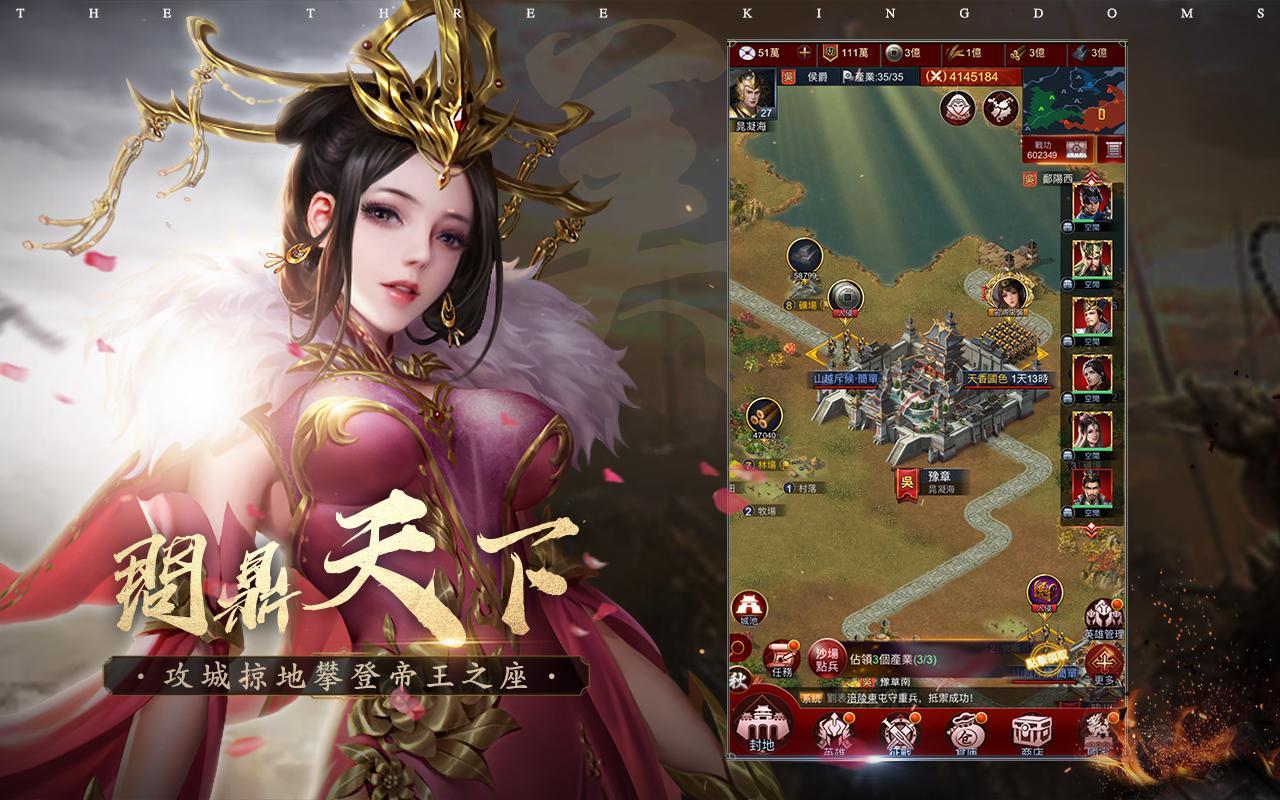Open the 英雄 heroes icon in bottom bar
Viewport: 1280px width, 800px height.
coord(833,732)
